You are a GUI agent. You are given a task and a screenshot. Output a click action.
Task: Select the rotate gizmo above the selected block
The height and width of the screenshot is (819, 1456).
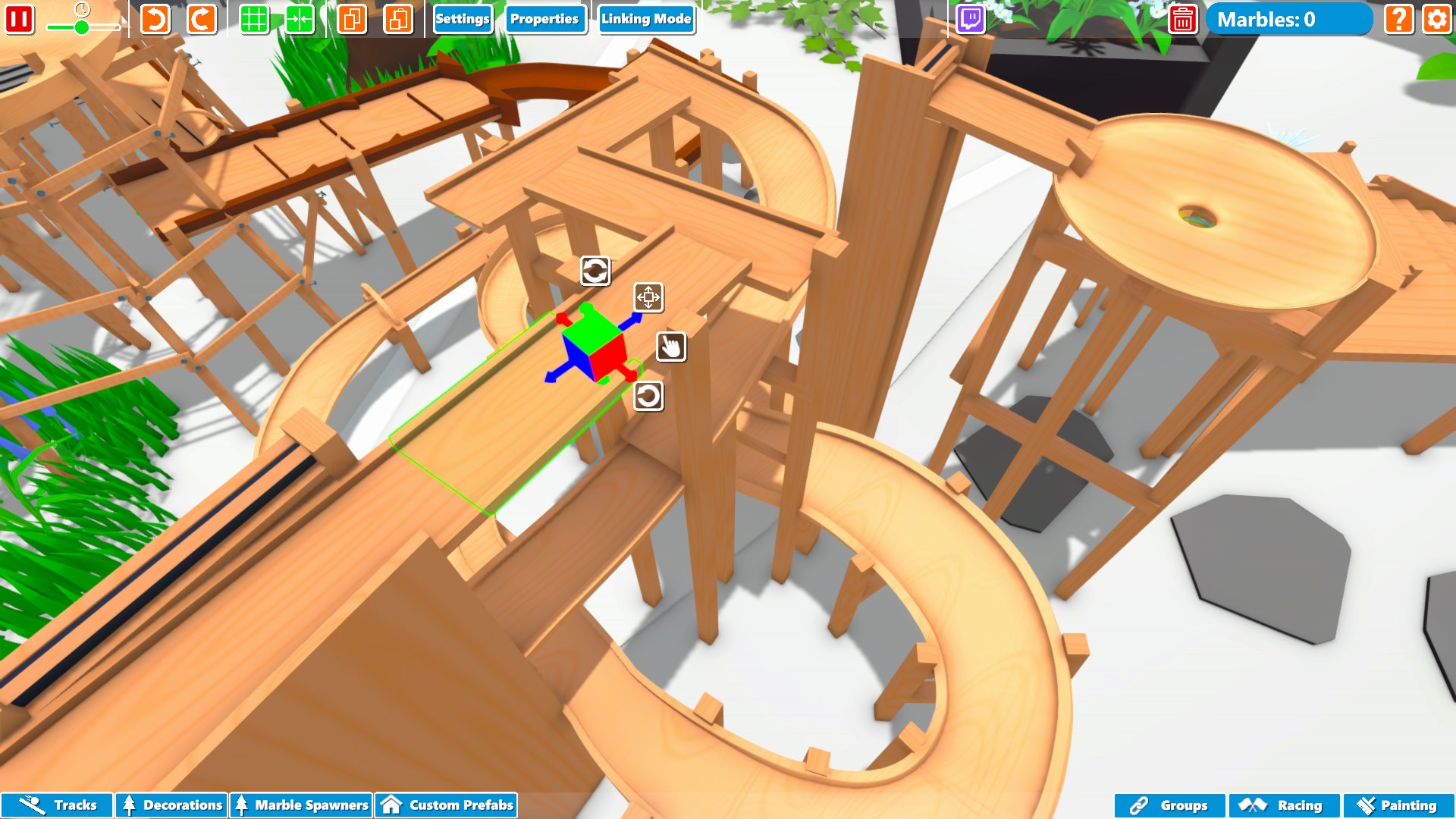[x=595, y=271]
